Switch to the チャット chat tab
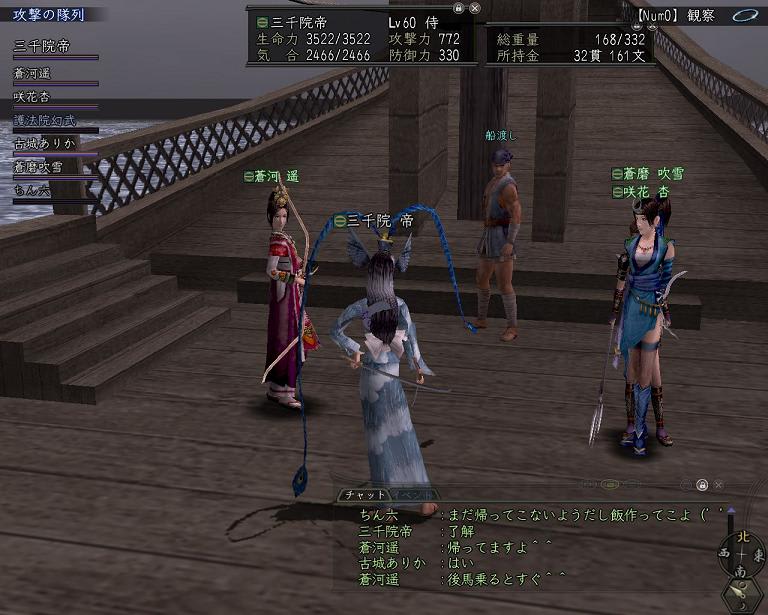 tap(363, 495)
